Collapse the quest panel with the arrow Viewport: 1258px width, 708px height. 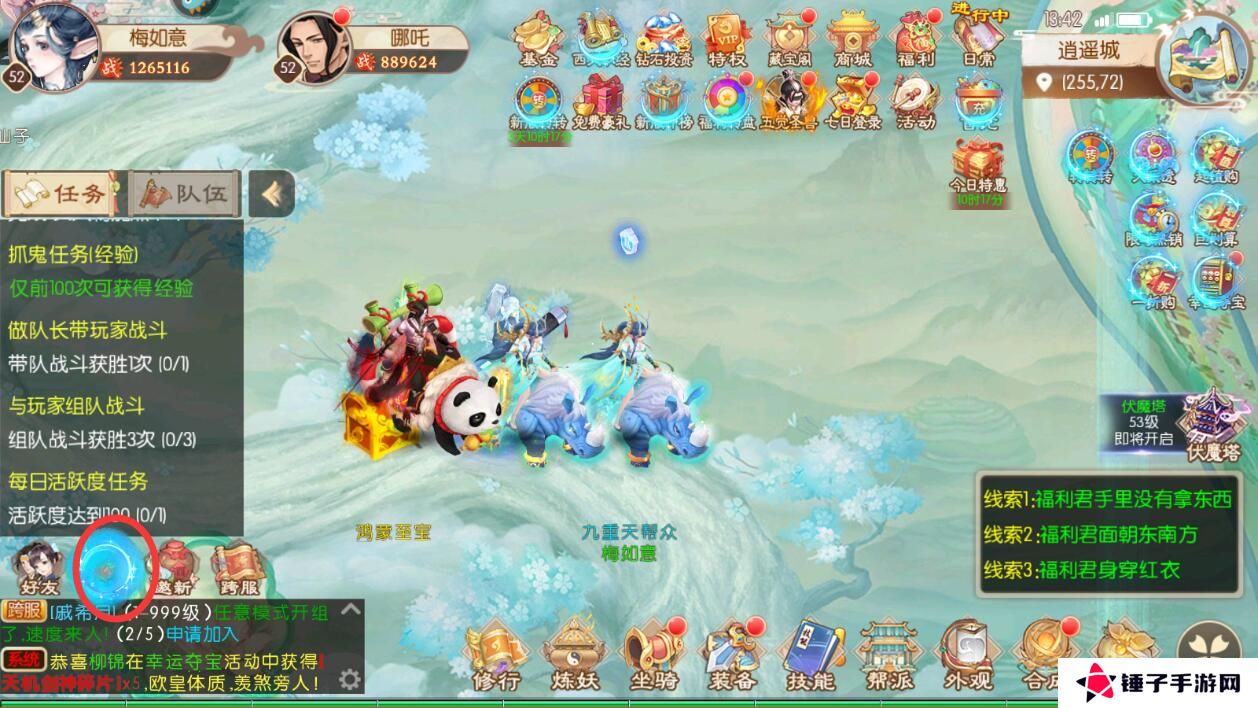[x=271, y=193]
